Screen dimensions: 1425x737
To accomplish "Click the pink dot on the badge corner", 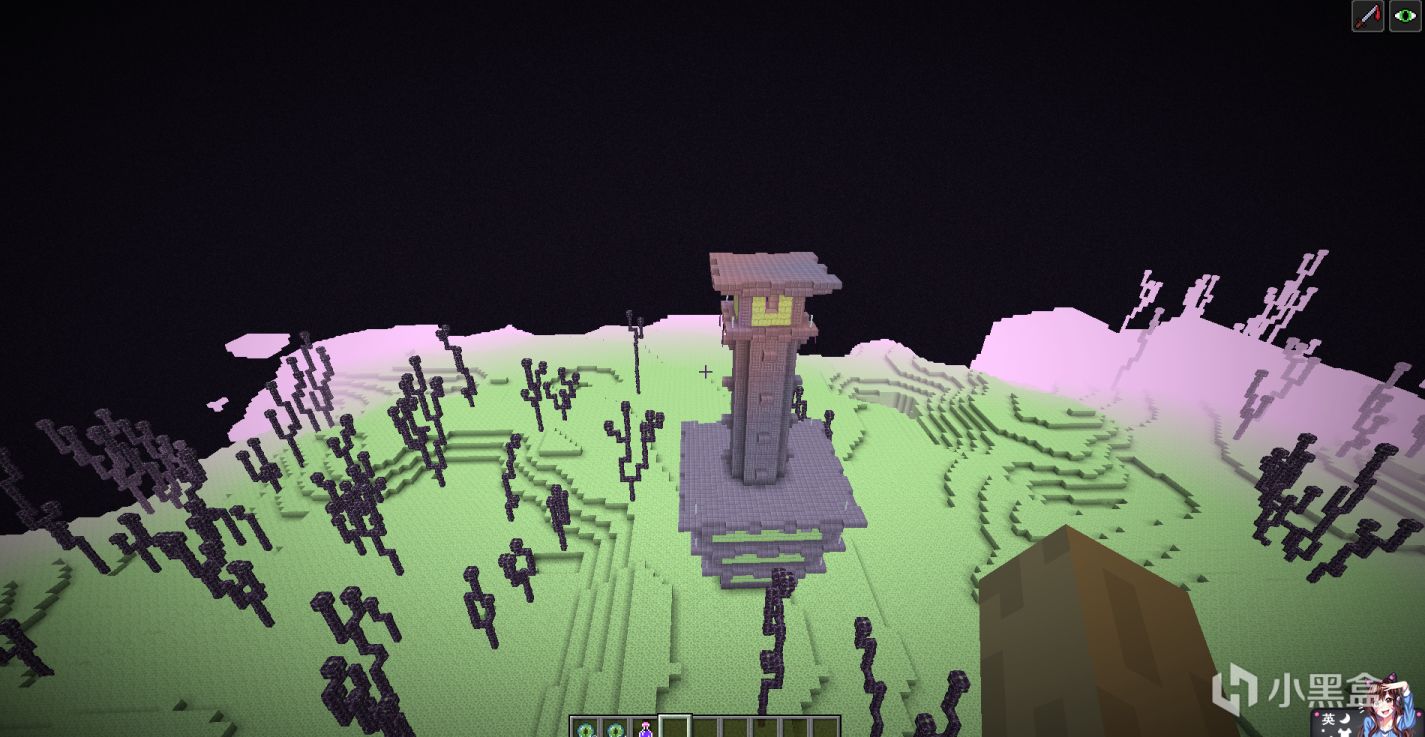I will pyautogui.click(x=1317, y=714).
